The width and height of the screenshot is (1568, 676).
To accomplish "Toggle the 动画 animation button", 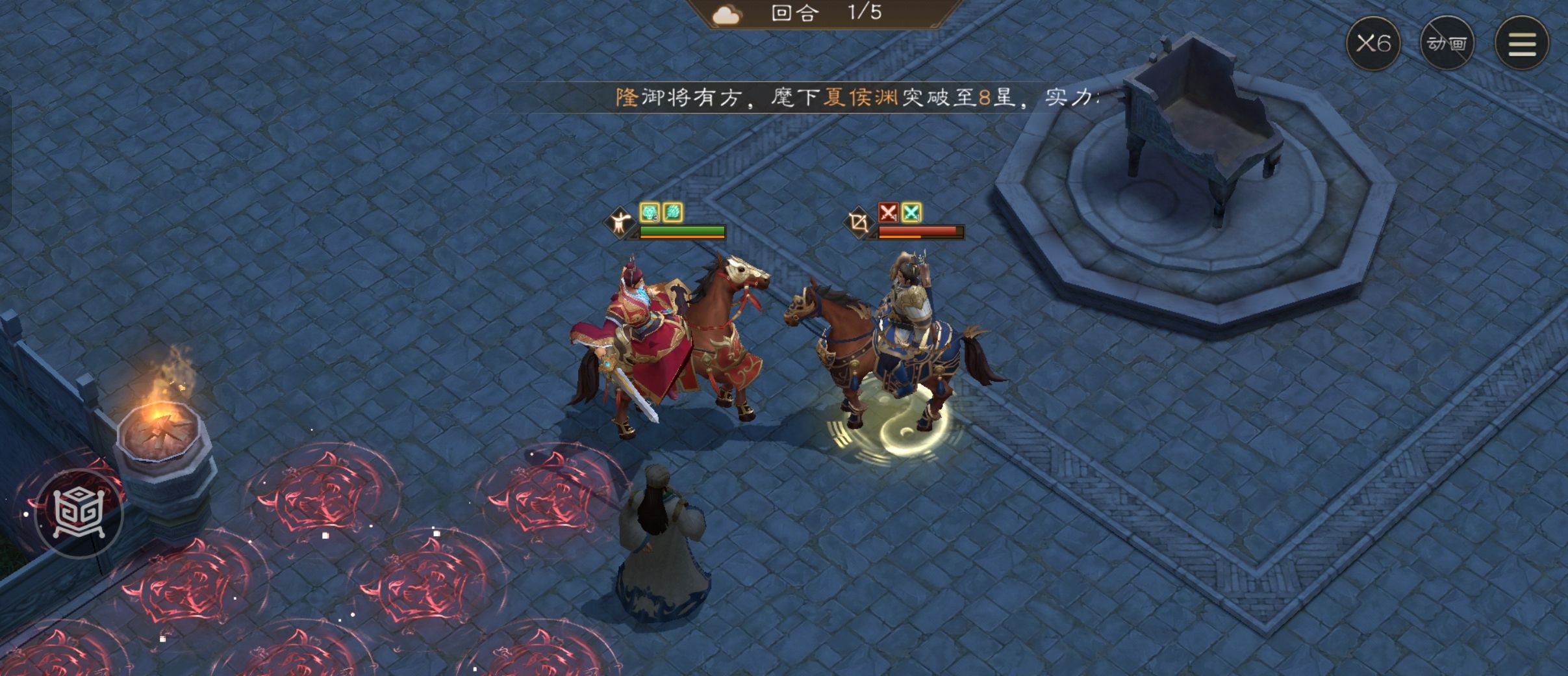I will click(x=1447, y=44).
